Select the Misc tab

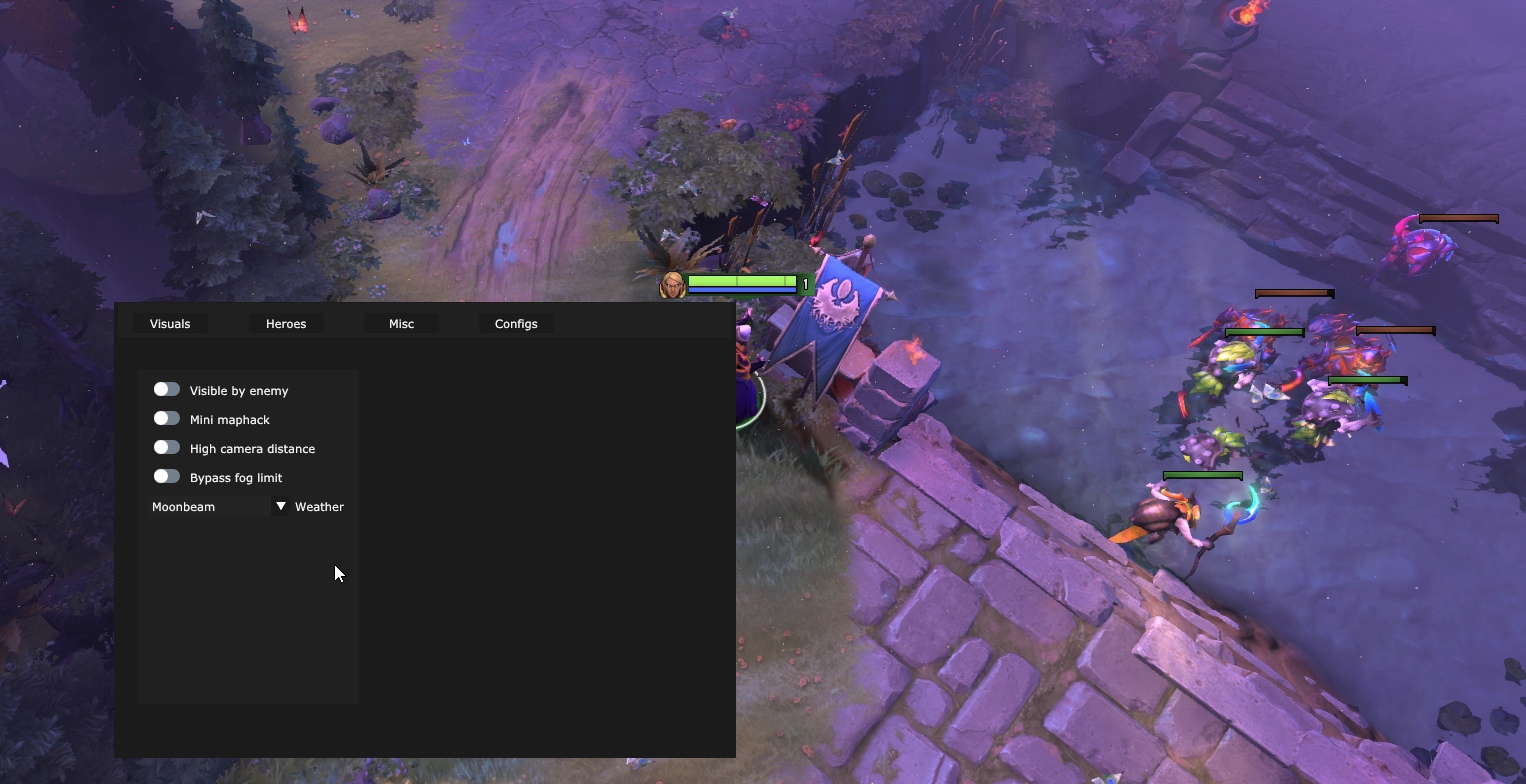(x=401, y=324)
